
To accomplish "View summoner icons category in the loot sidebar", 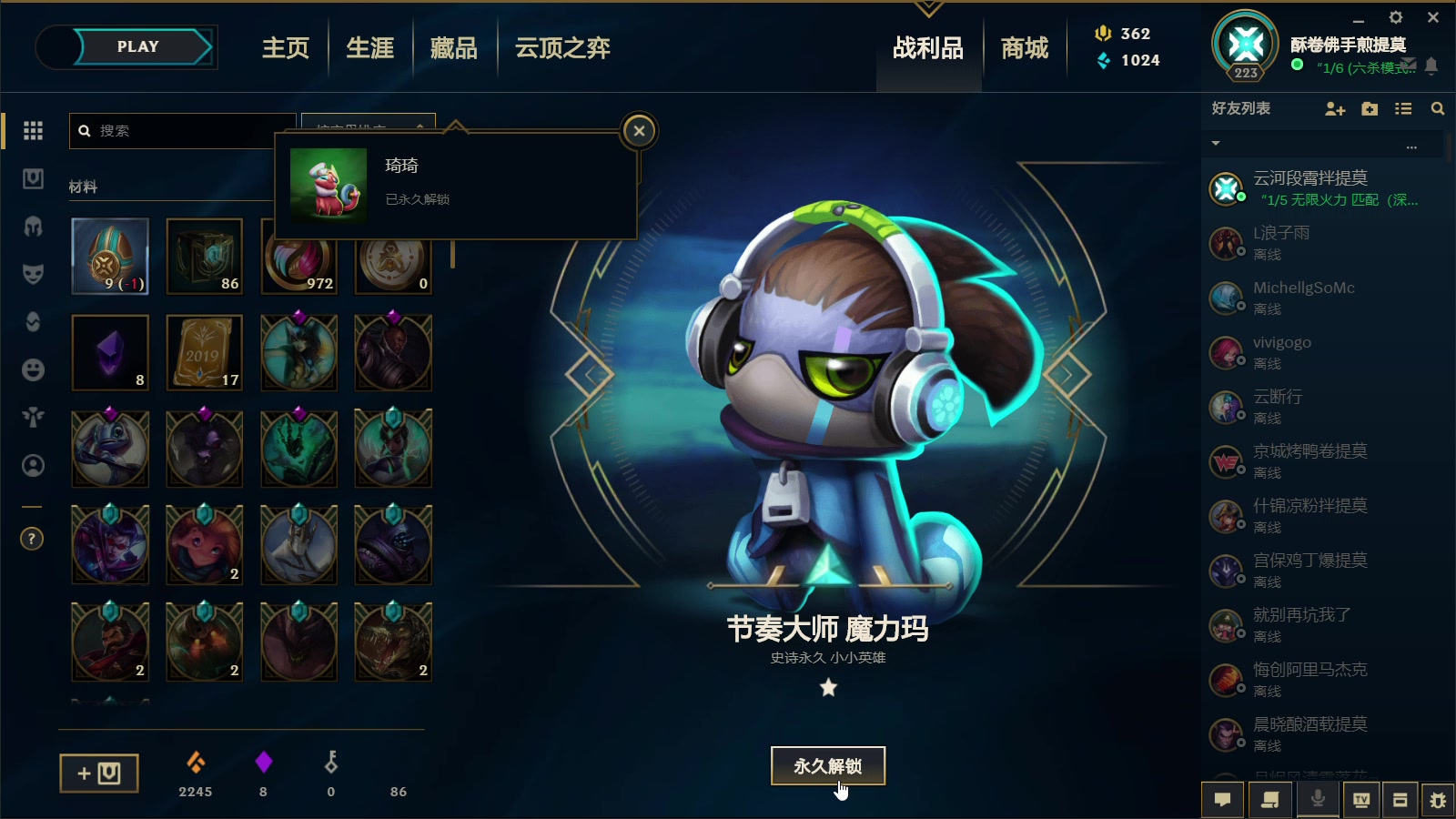I will point(33,465).
